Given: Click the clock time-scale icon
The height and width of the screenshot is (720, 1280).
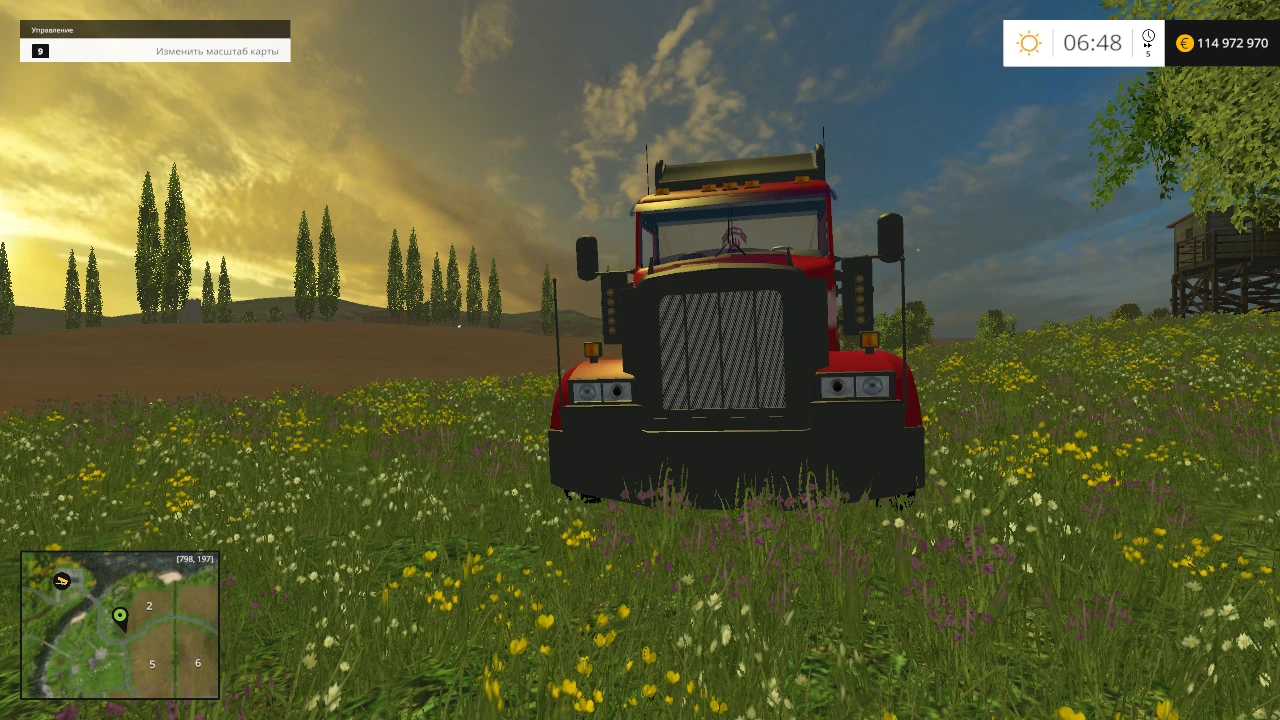Looking at the screenshot, I should [x=1148, y=36].
